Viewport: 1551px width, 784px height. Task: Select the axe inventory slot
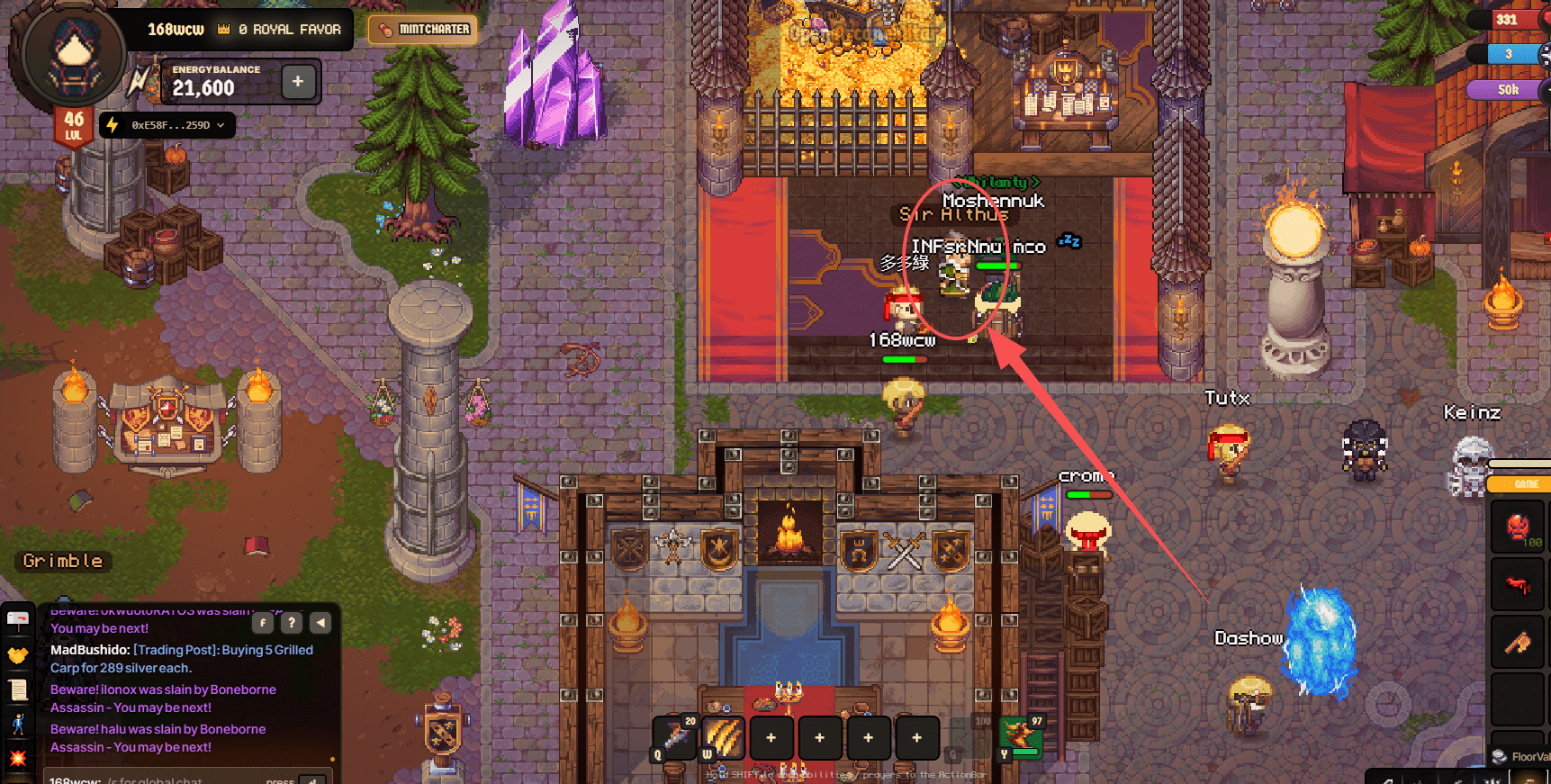pos(1518,643)
